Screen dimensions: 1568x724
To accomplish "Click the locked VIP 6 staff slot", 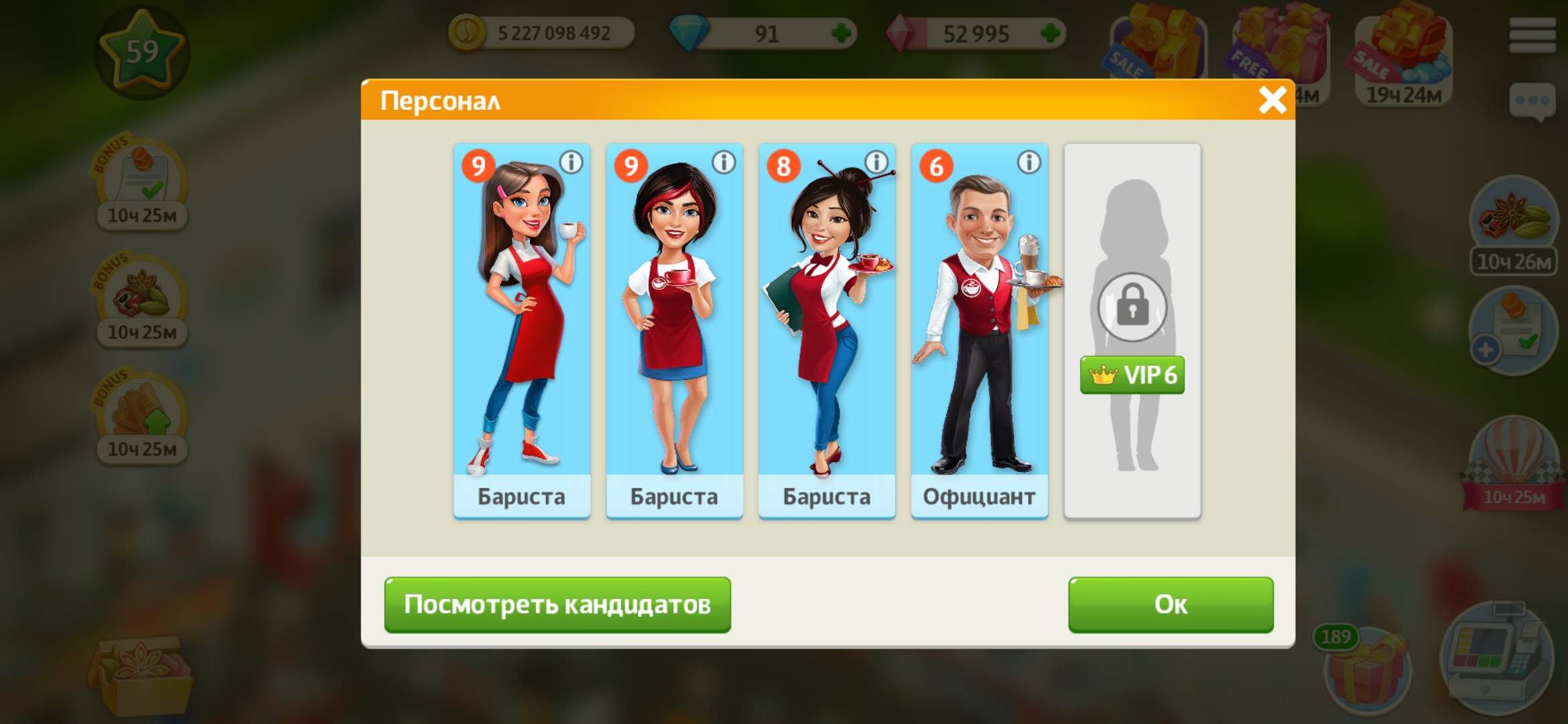I will [x=1132, y=328].
